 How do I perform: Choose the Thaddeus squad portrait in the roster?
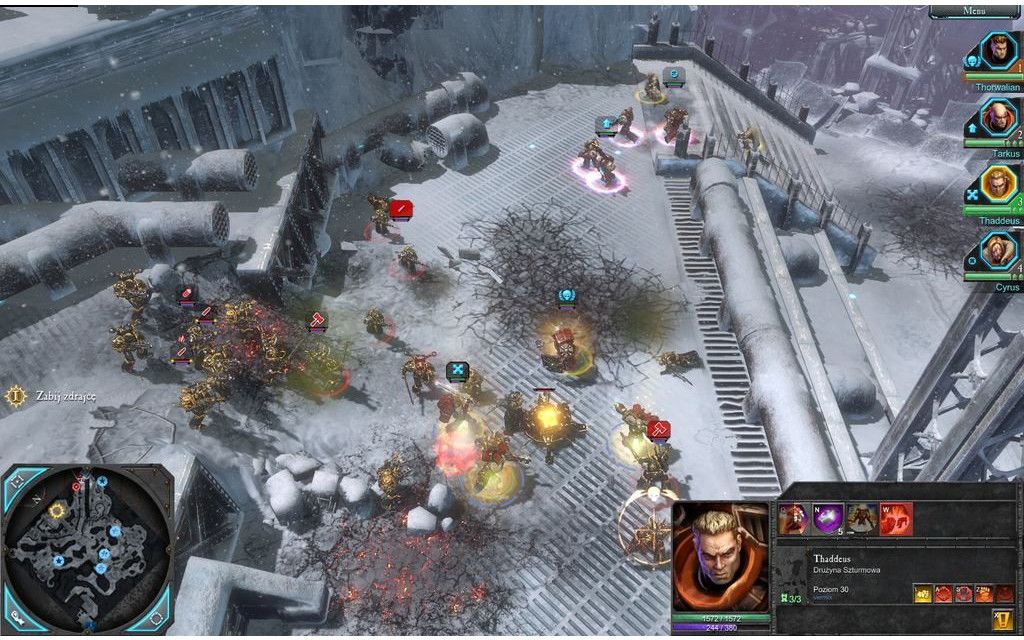point(997,185)
